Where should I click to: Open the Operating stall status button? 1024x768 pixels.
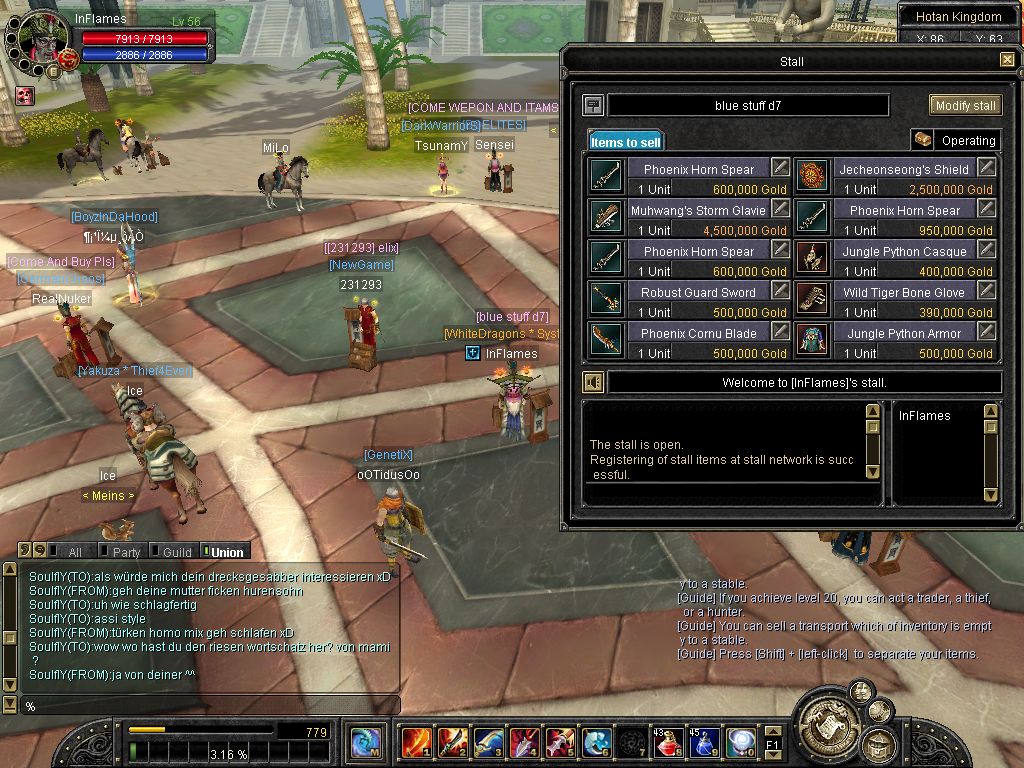click(956, 141)
